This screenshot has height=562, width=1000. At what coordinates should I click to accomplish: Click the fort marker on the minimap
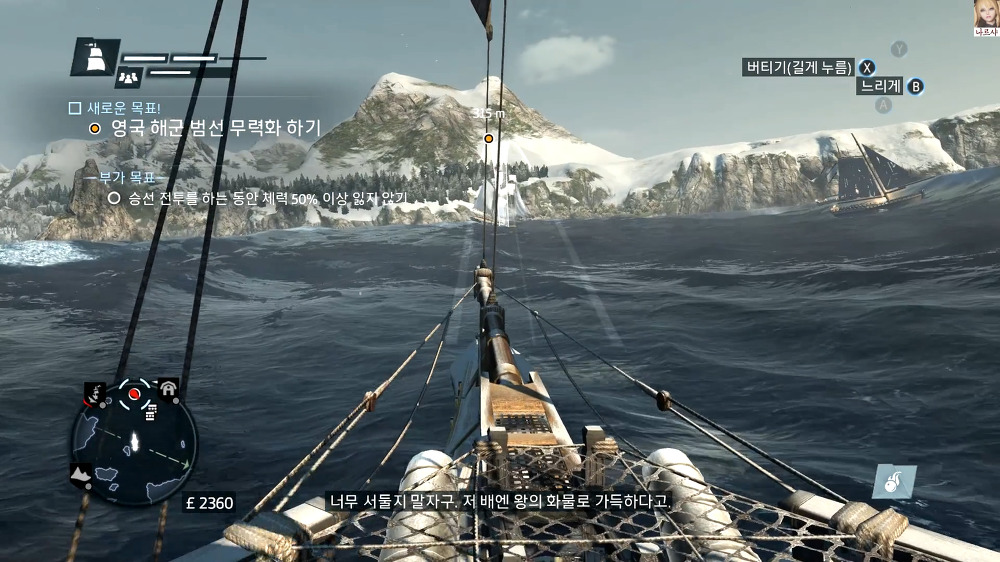click(167, 388)
